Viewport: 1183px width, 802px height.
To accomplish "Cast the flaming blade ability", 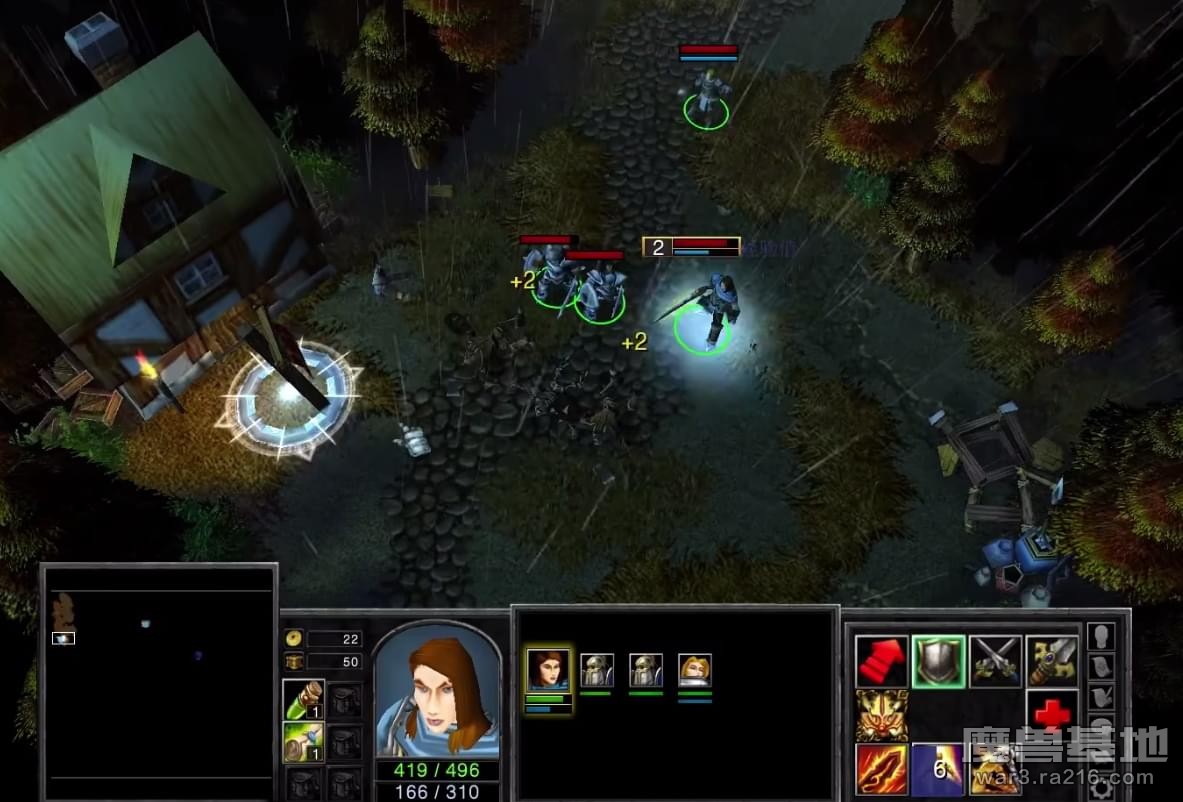I will coord(882,769).
